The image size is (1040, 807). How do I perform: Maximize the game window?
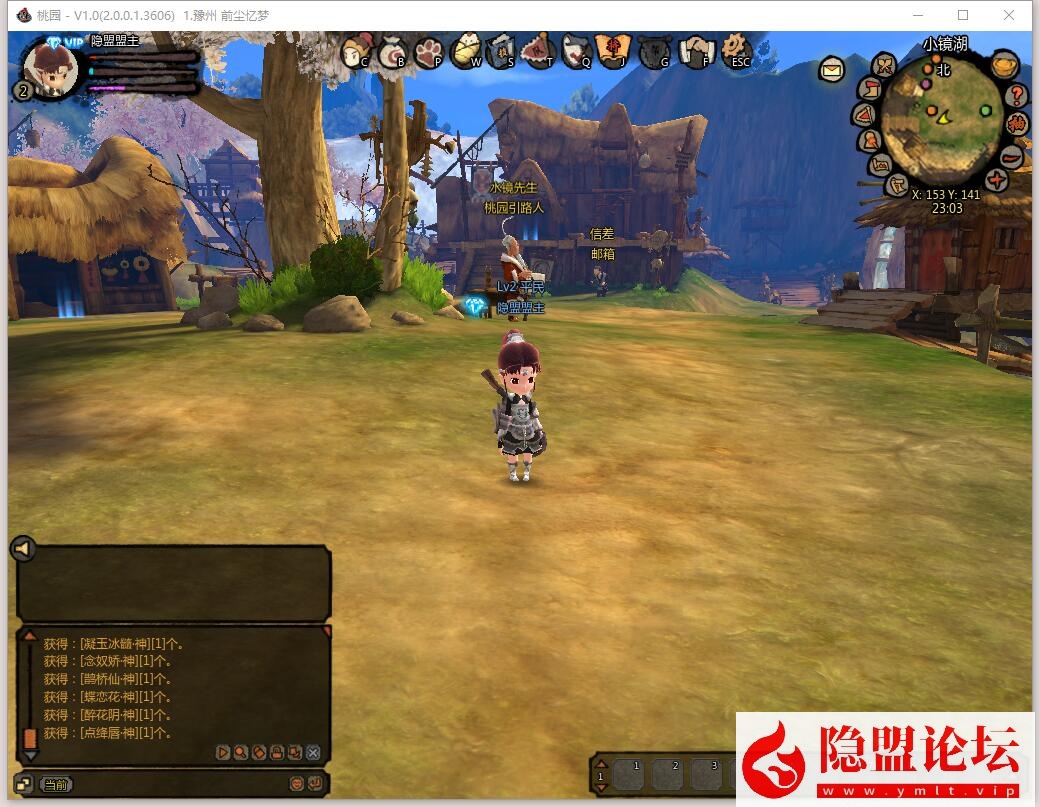963,15
